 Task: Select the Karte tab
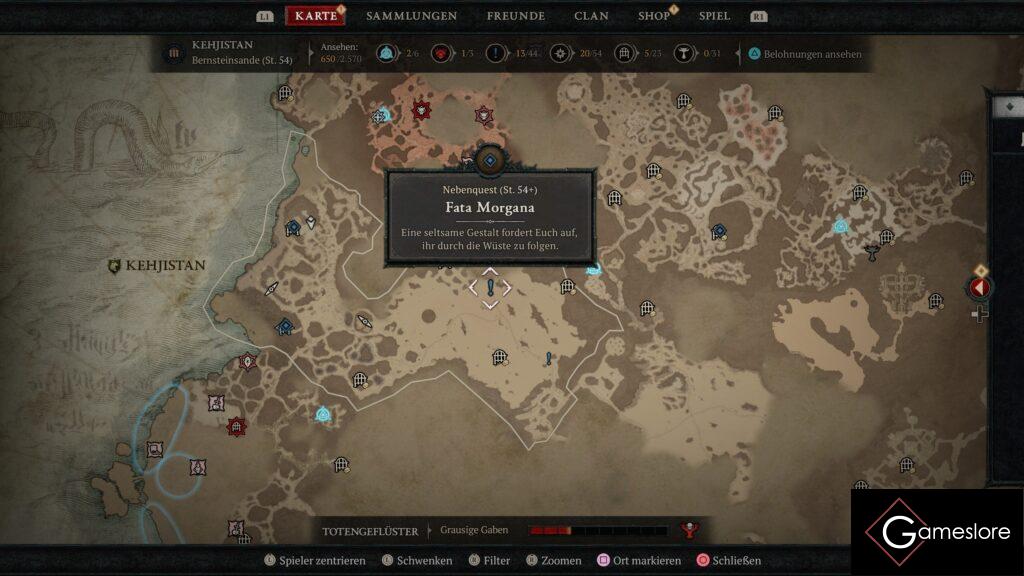pos(316,16)
